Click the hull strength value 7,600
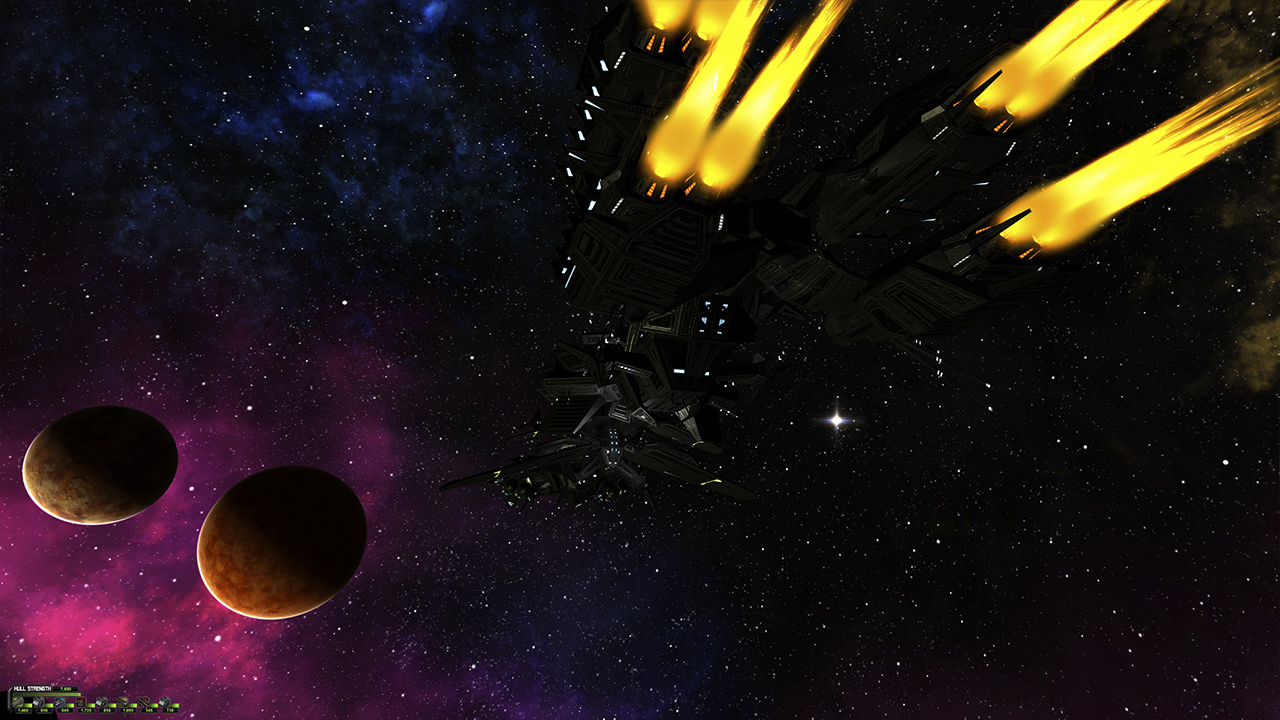The image size is (1280, 720). (64, 689)
